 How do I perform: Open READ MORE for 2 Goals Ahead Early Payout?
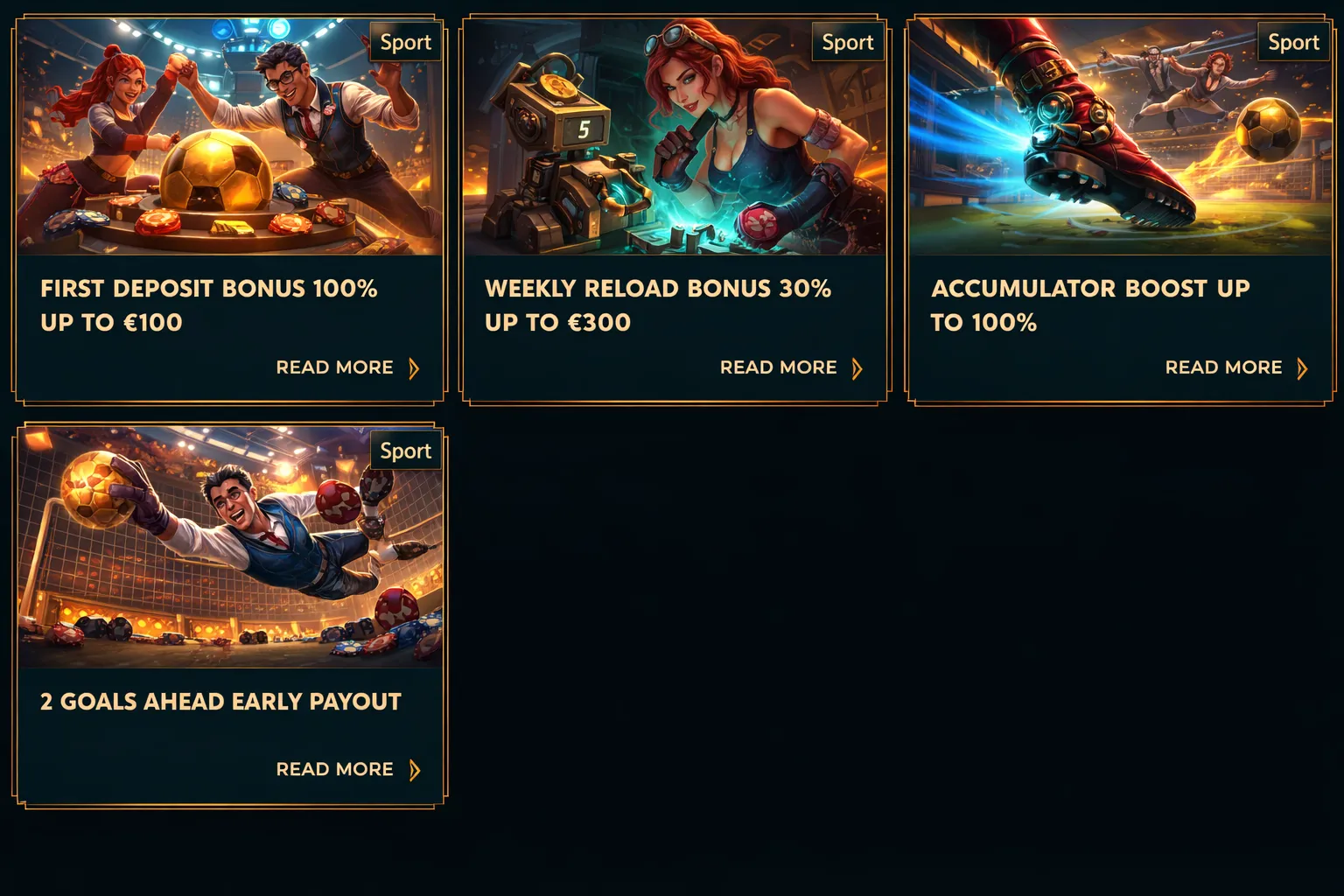click(334, 769)
